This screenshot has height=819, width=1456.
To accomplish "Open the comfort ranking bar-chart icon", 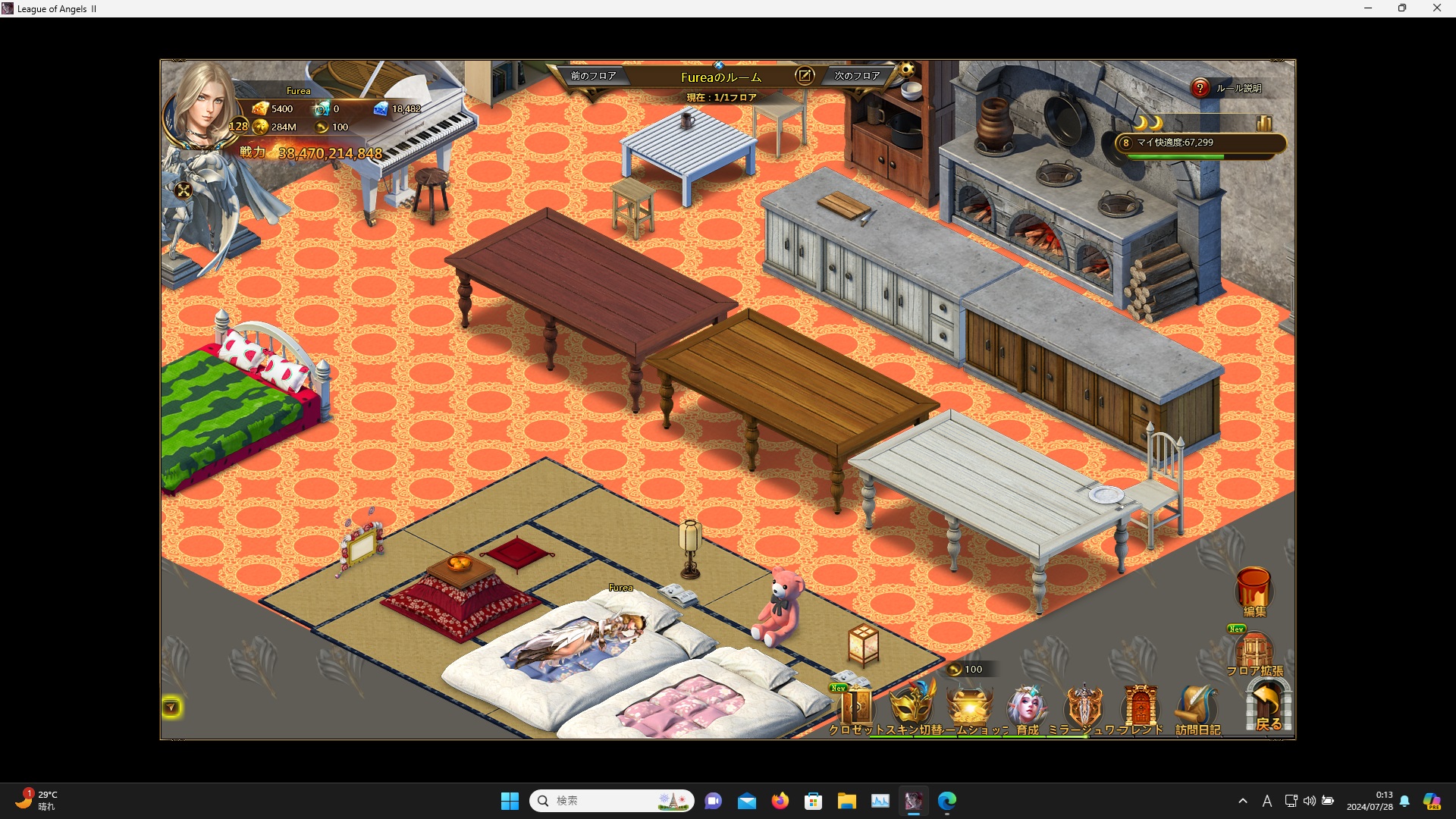I will 1263,123.
